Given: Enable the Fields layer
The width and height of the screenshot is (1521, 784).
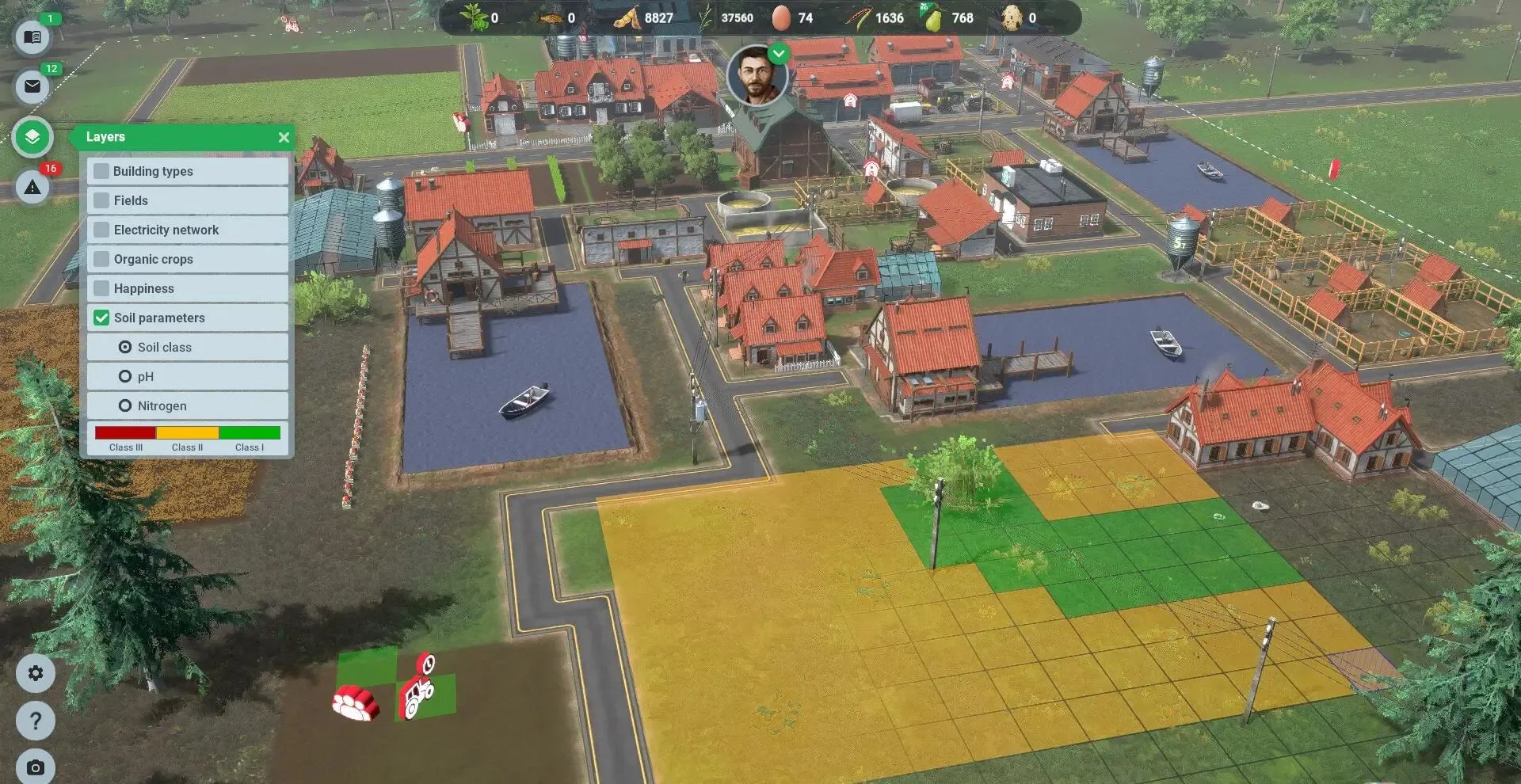Looking at the screenshot, I should coord(101,200).
